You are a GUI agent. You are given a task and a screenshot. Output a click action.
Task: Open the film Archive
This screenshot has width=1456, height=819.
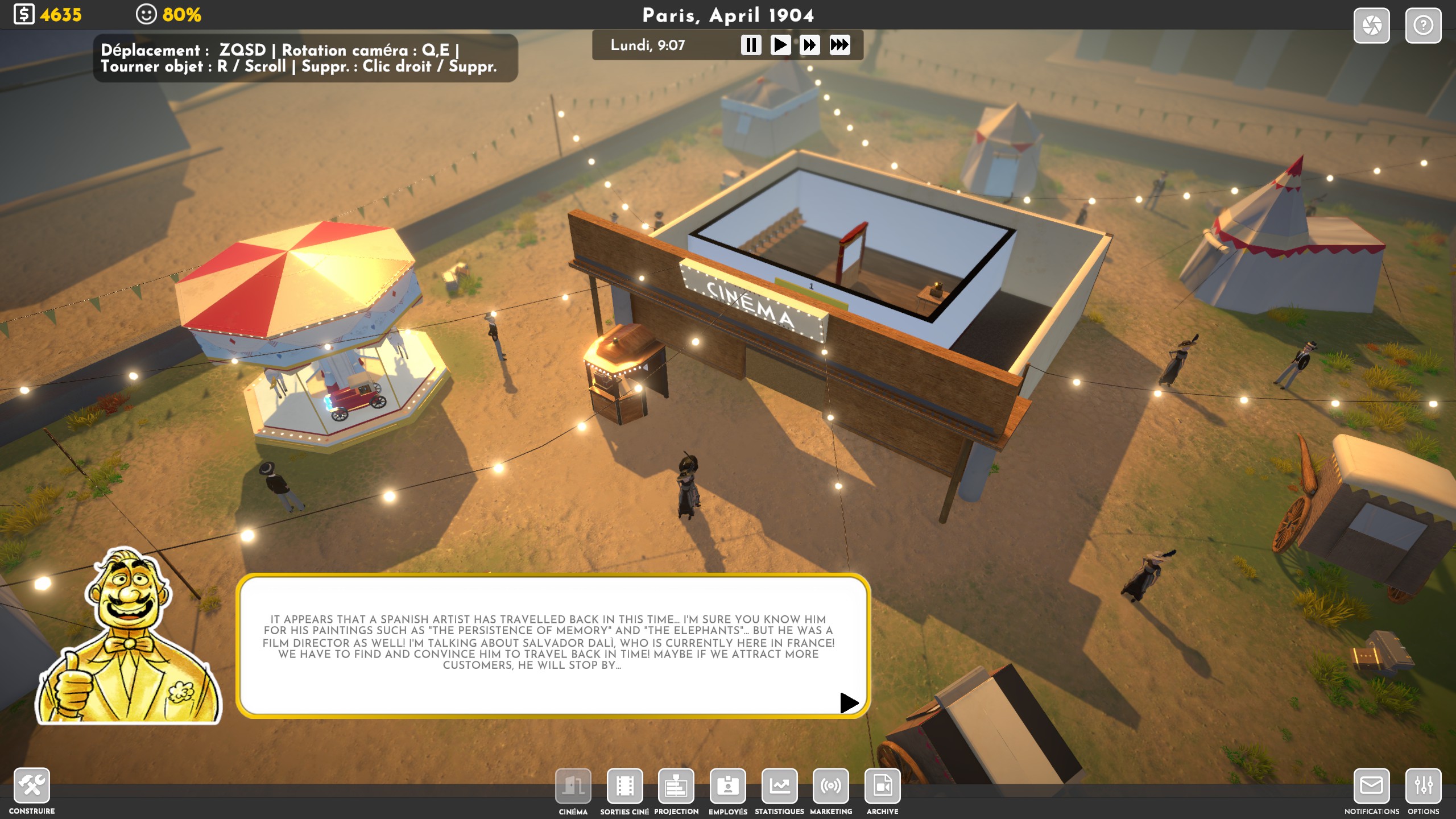tap(882, 786)
